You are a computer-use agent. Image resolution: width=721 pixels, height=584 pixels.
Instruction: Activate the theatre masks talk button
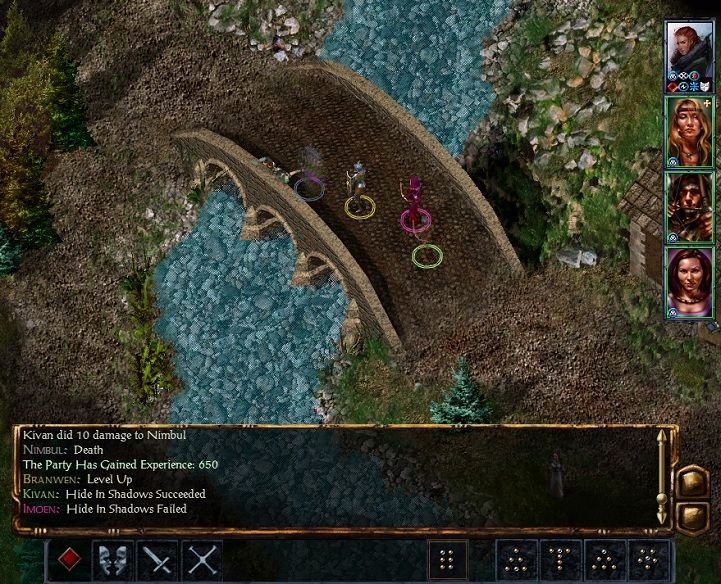113,560
